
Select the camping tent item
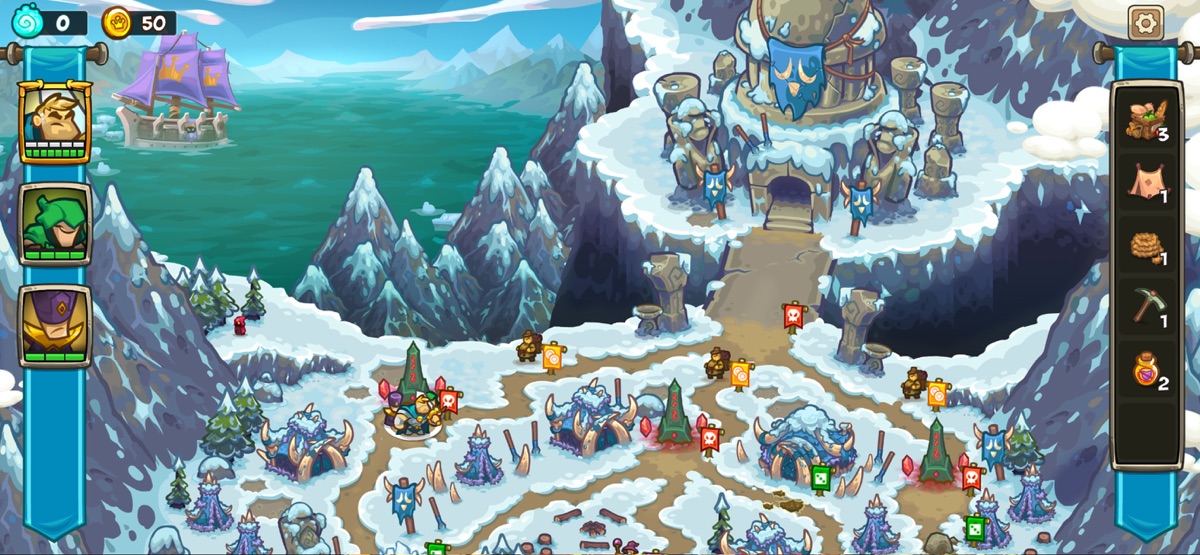1146,182
